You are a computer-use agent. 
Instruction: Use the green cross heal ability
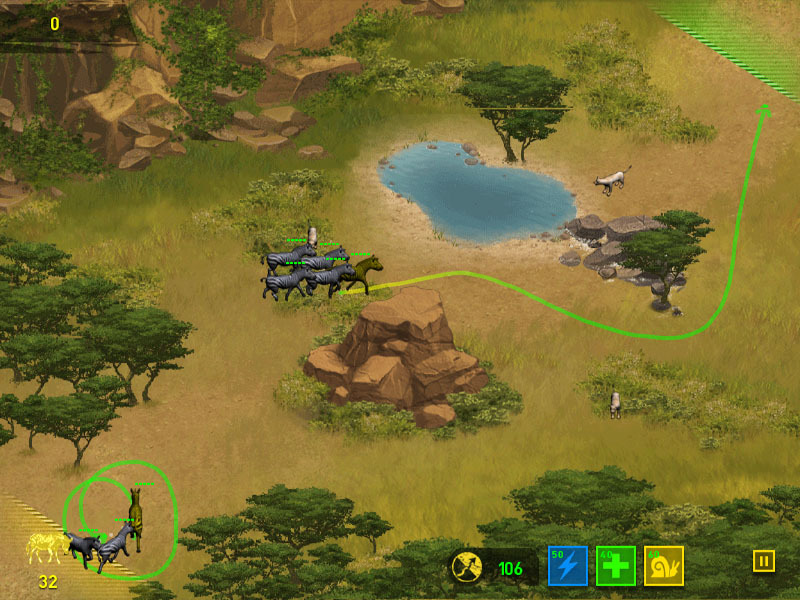(x=615, y=566)
